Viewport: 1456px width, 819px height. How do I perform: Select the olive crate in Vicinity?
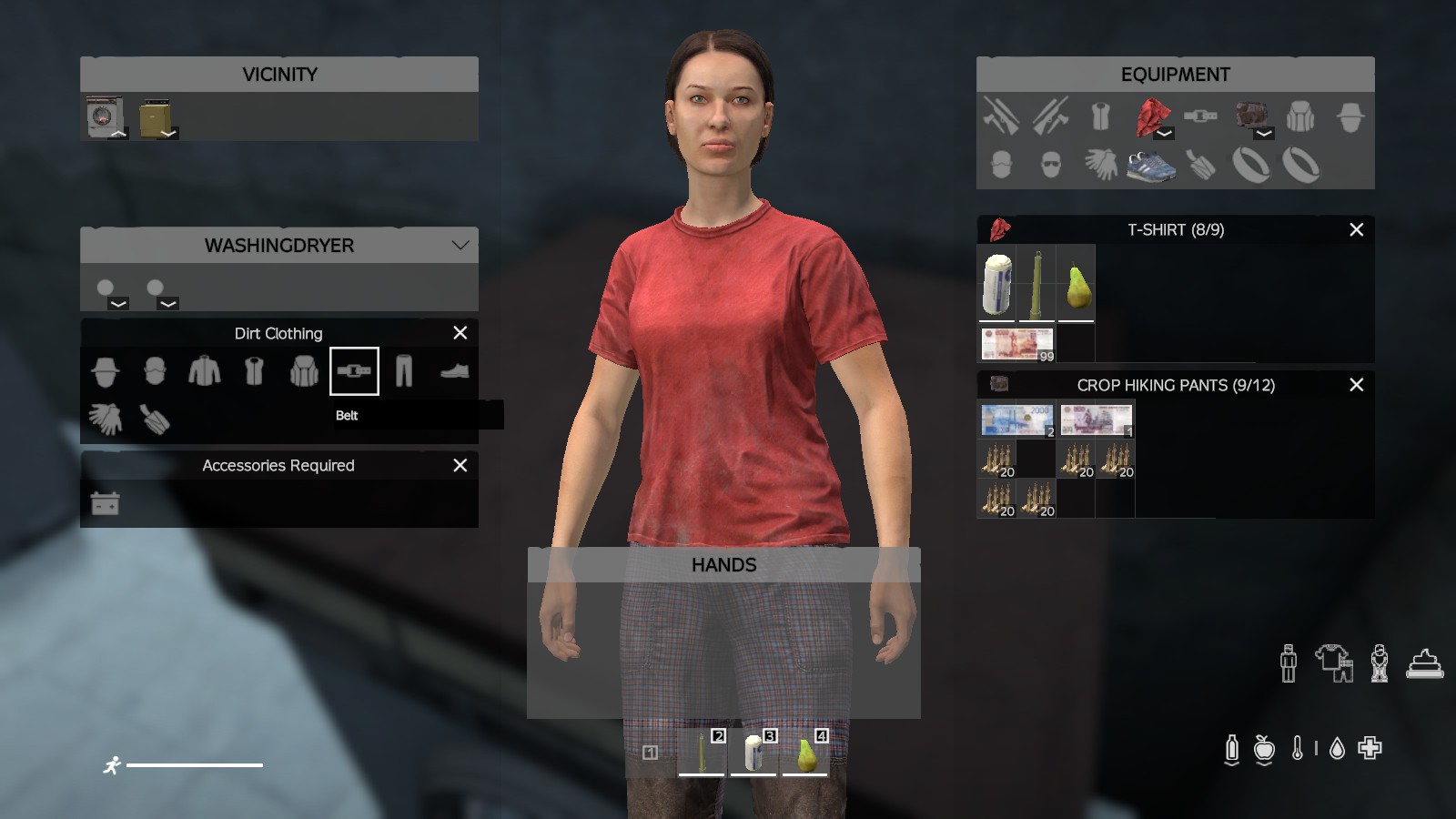pyautogui.click(x=156, y=116)
